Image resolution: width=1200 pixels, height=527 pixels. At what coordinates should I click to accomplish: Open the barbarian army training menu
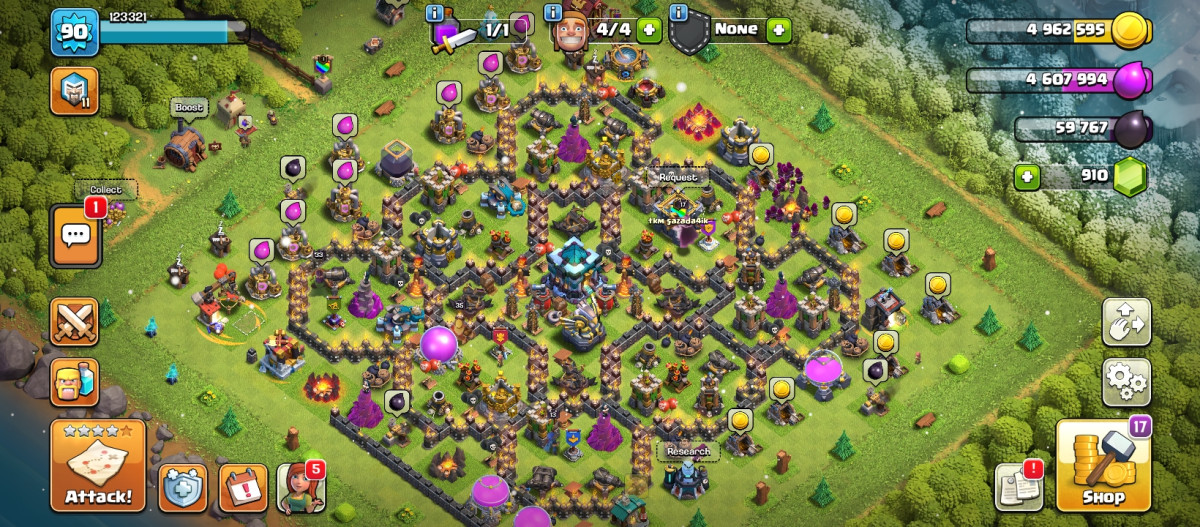pos(75,382)
